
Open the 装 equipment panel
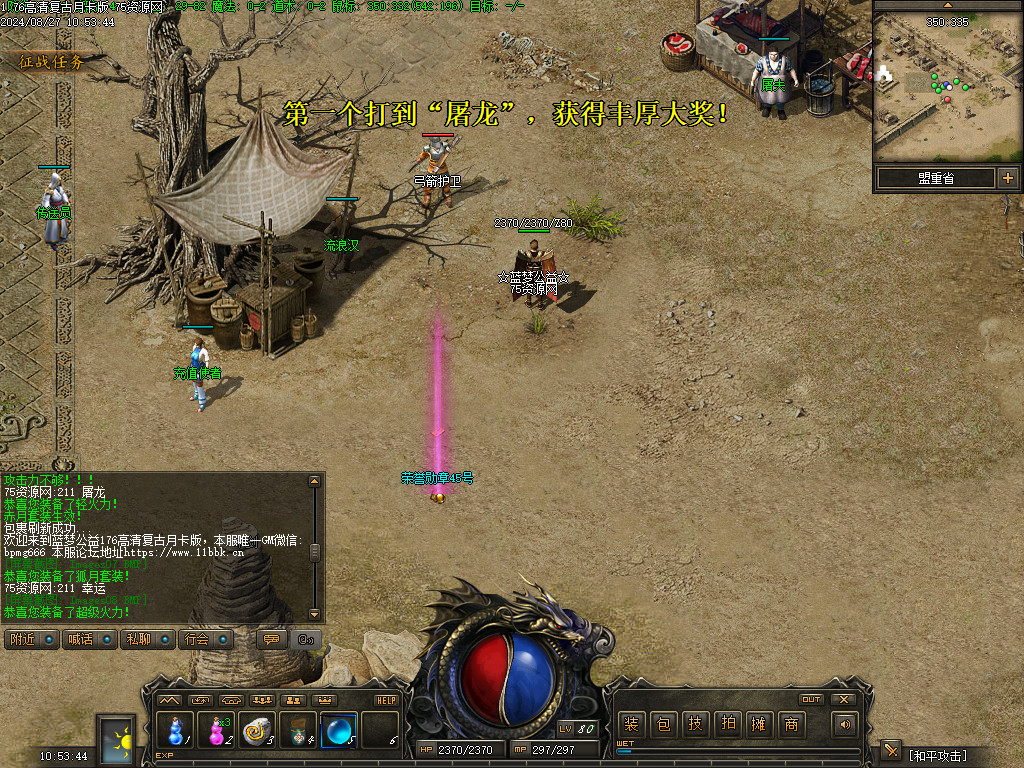coord(631,725)
